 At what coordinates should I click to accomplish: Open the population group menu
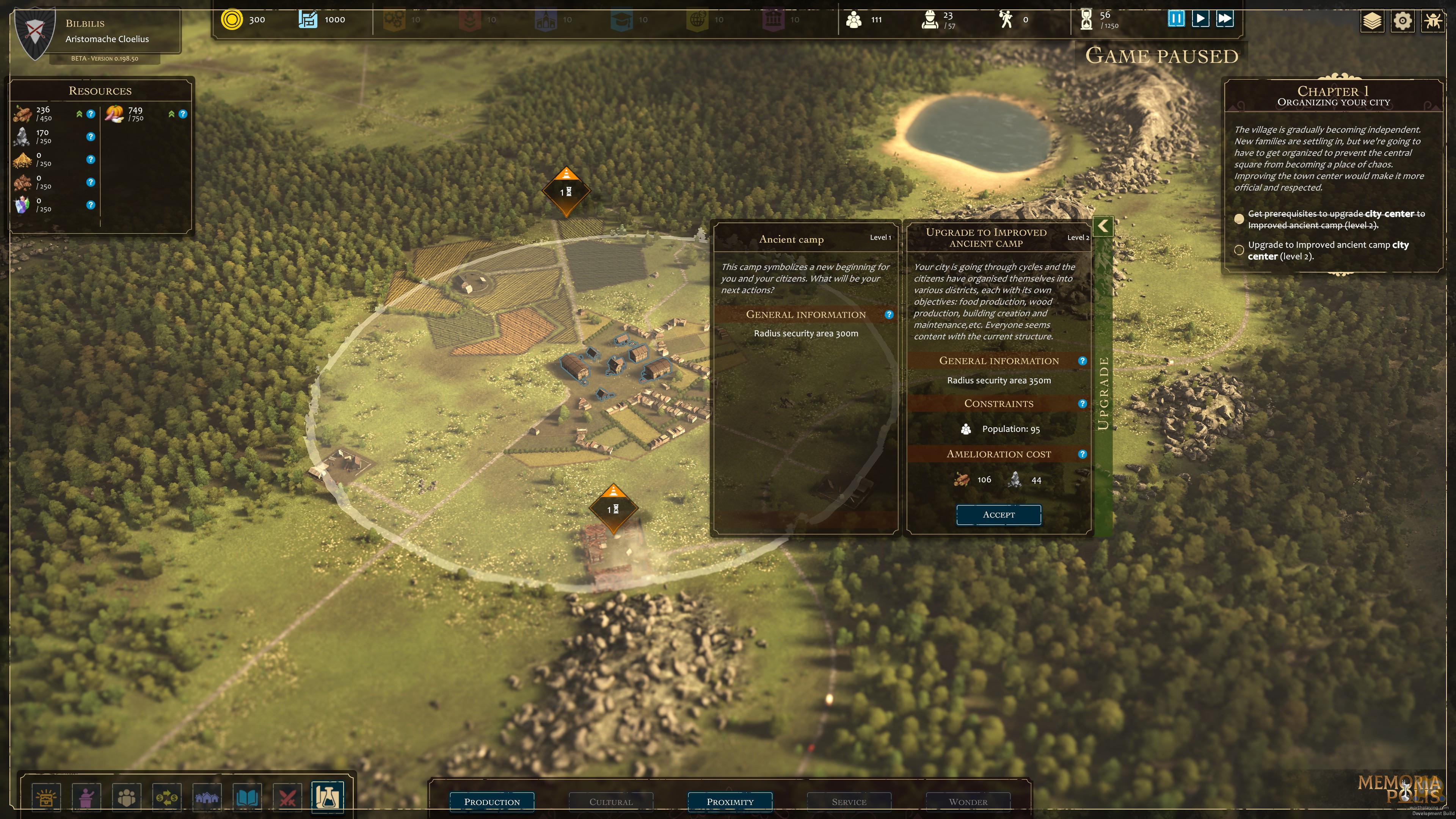127,797
